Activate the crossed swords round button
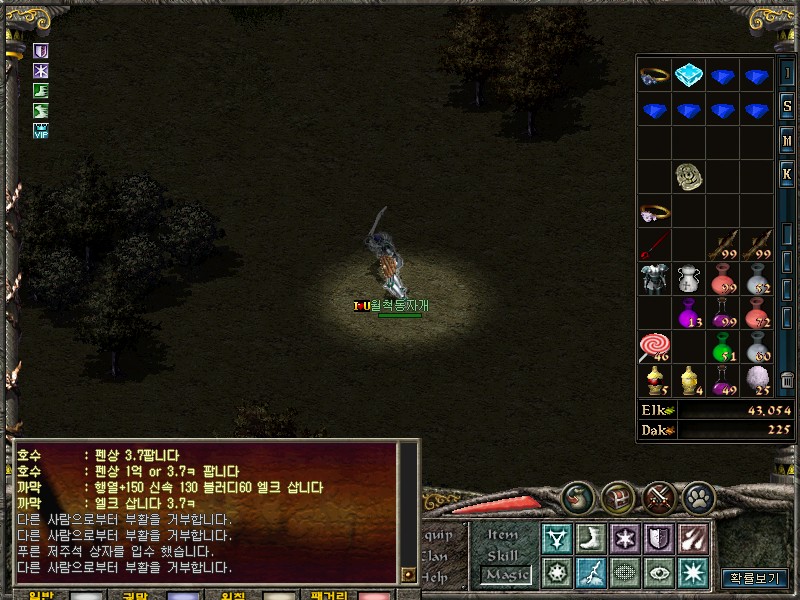 (659, 497)
